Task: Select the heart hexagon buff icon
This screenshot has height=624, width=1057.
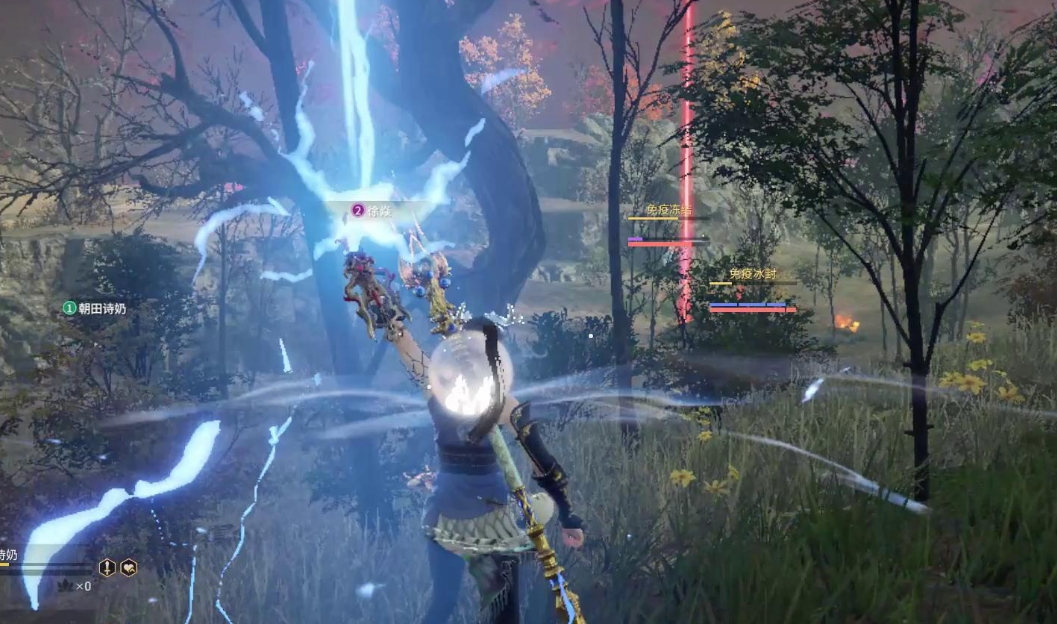Action: (129, 568)
